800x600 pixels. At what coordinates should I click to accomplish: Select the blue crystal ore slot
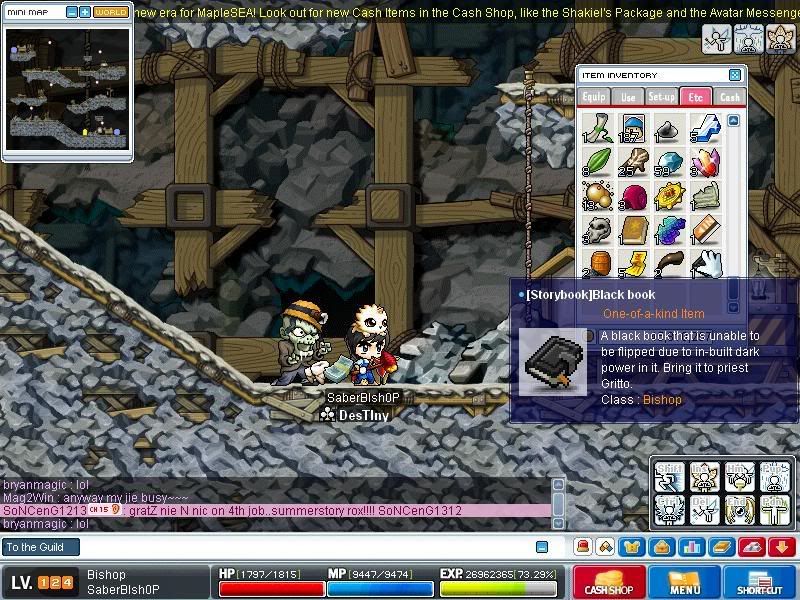pos(669,161)
